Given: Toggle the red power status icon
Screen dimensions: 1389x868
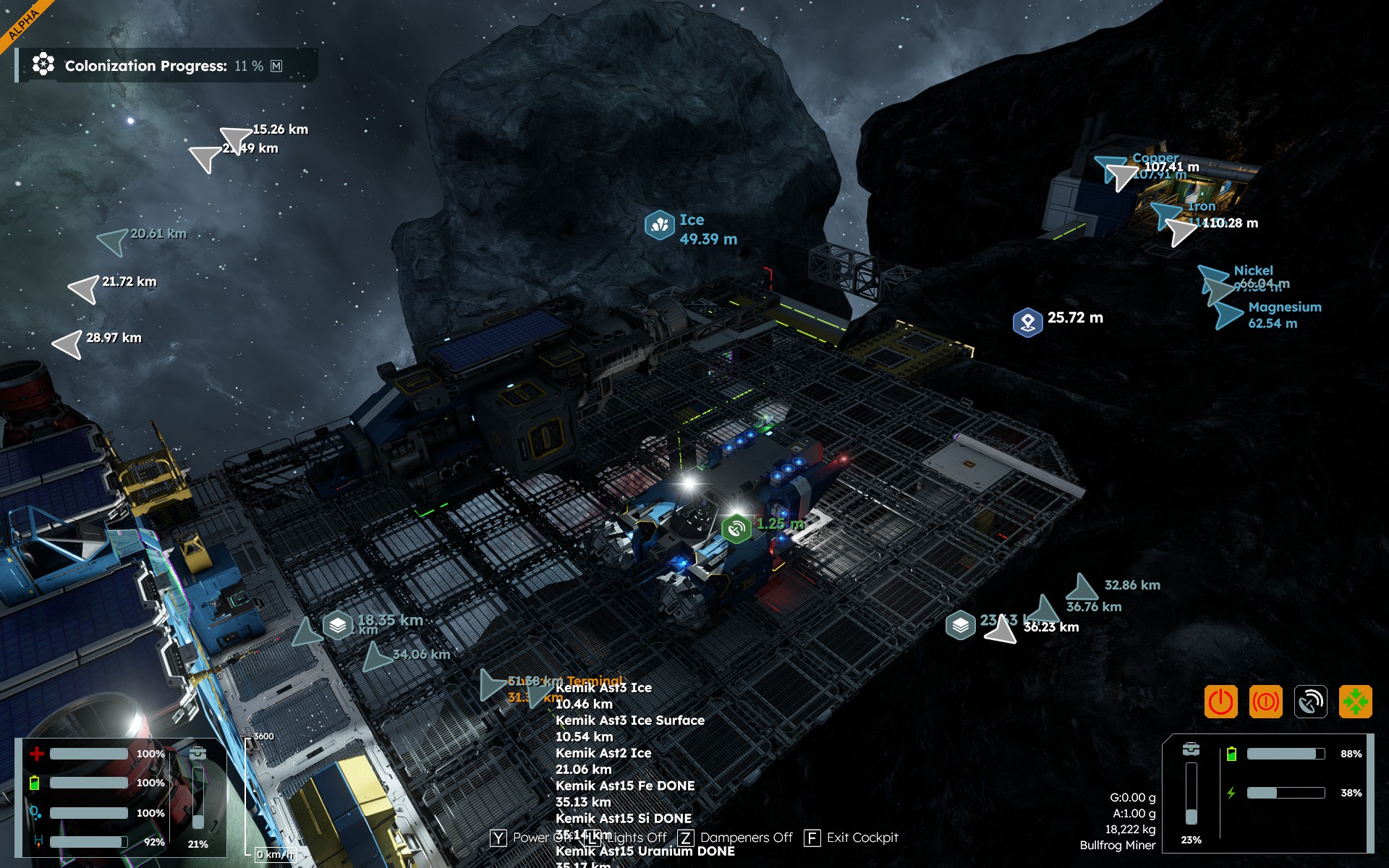Looking at the screenshot, I should pyautogui.click(x=1220, y=702).
